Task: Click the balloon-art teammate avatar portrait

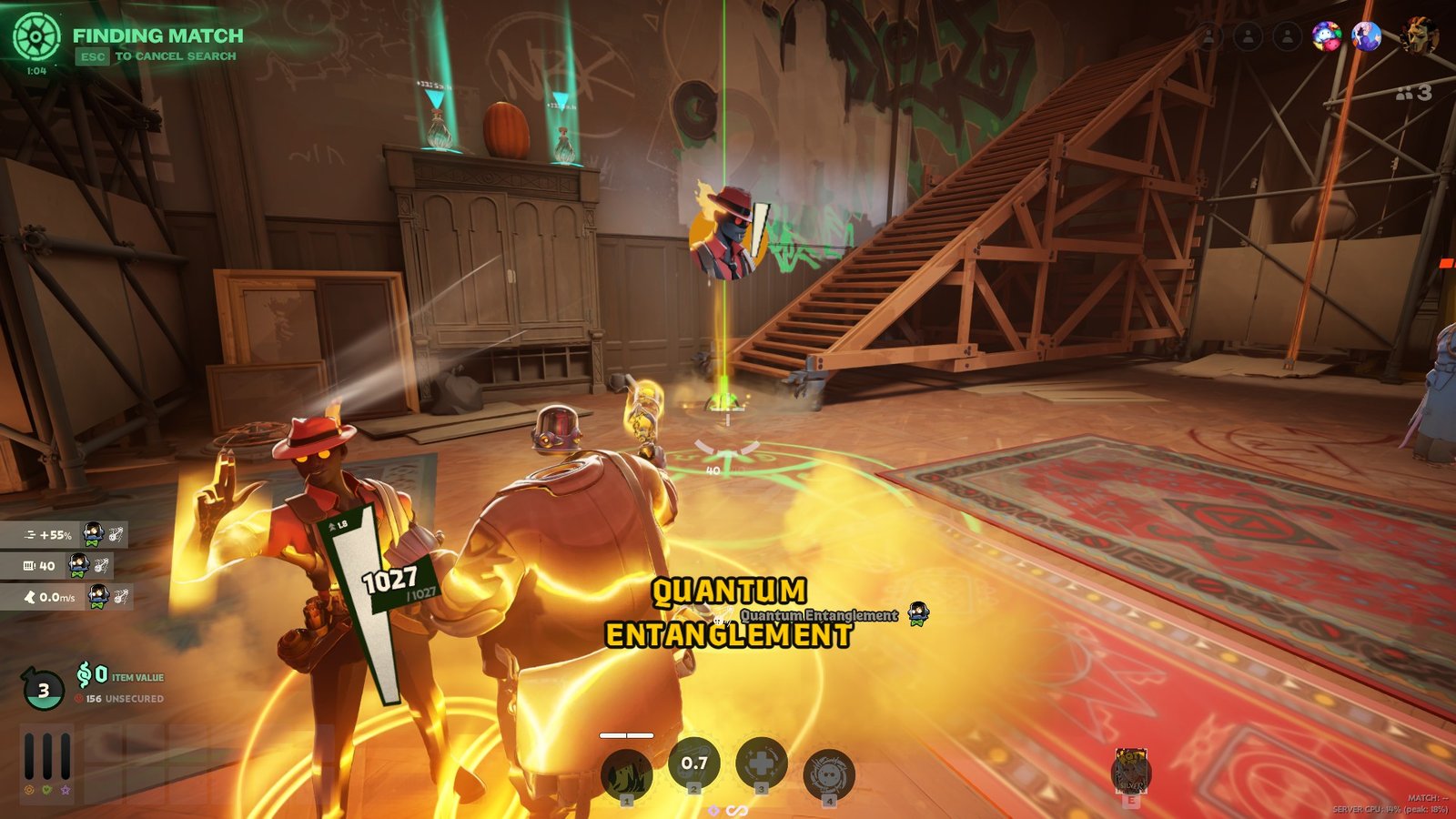Action: click(1325, 36)
